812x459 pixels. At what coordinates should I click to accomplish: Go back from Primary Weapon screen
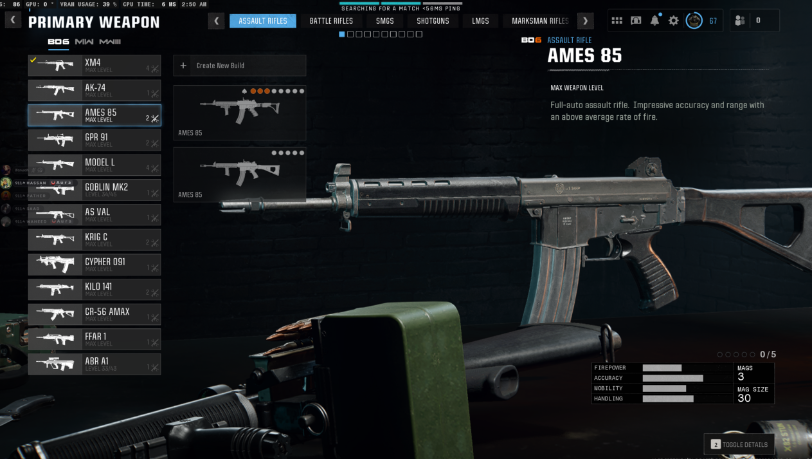pyautogui.click(x=13, y=20)
